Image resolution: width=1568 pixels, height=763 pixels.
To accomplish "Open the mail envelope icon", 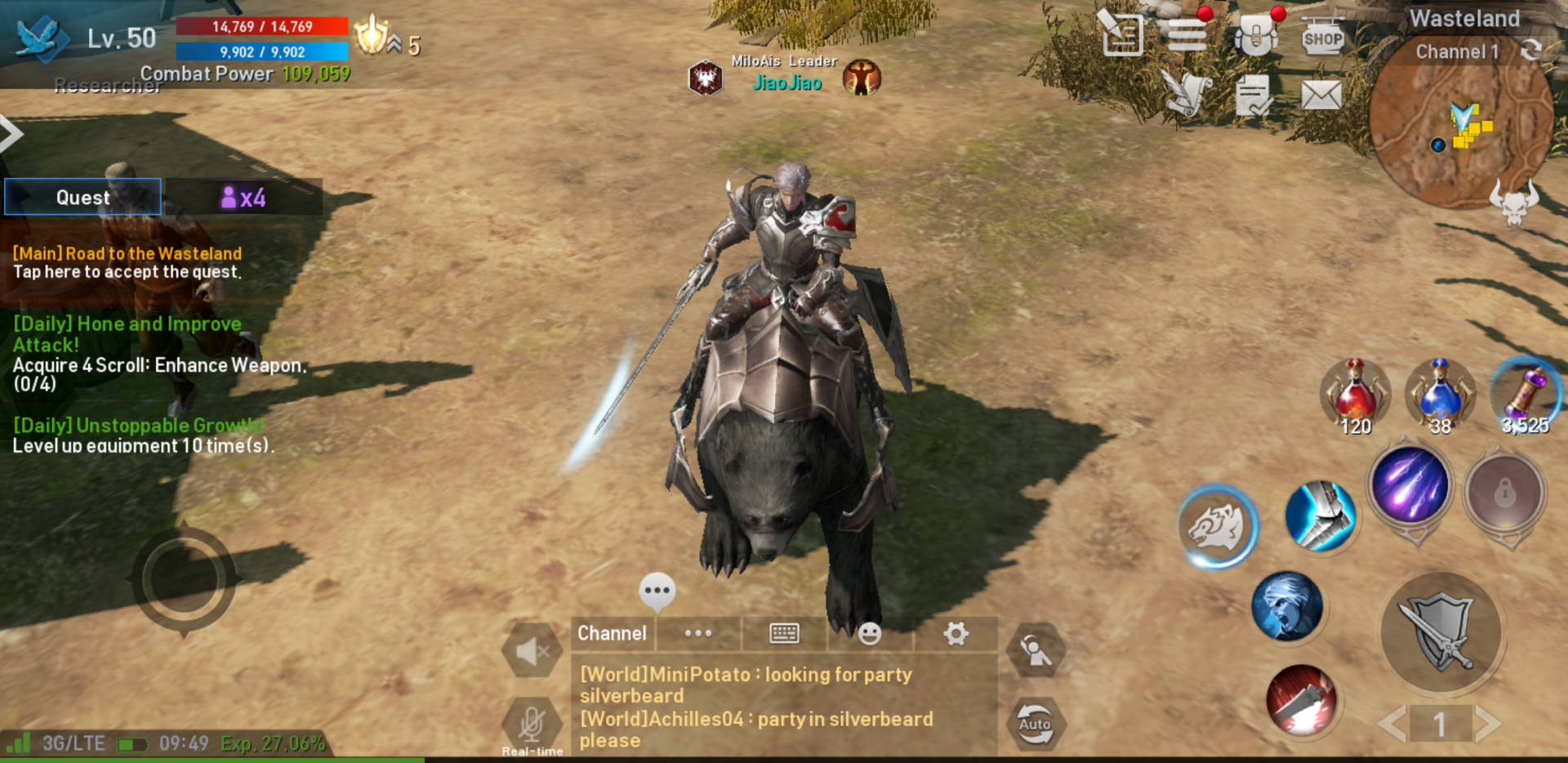I will tap(1321, 96).
